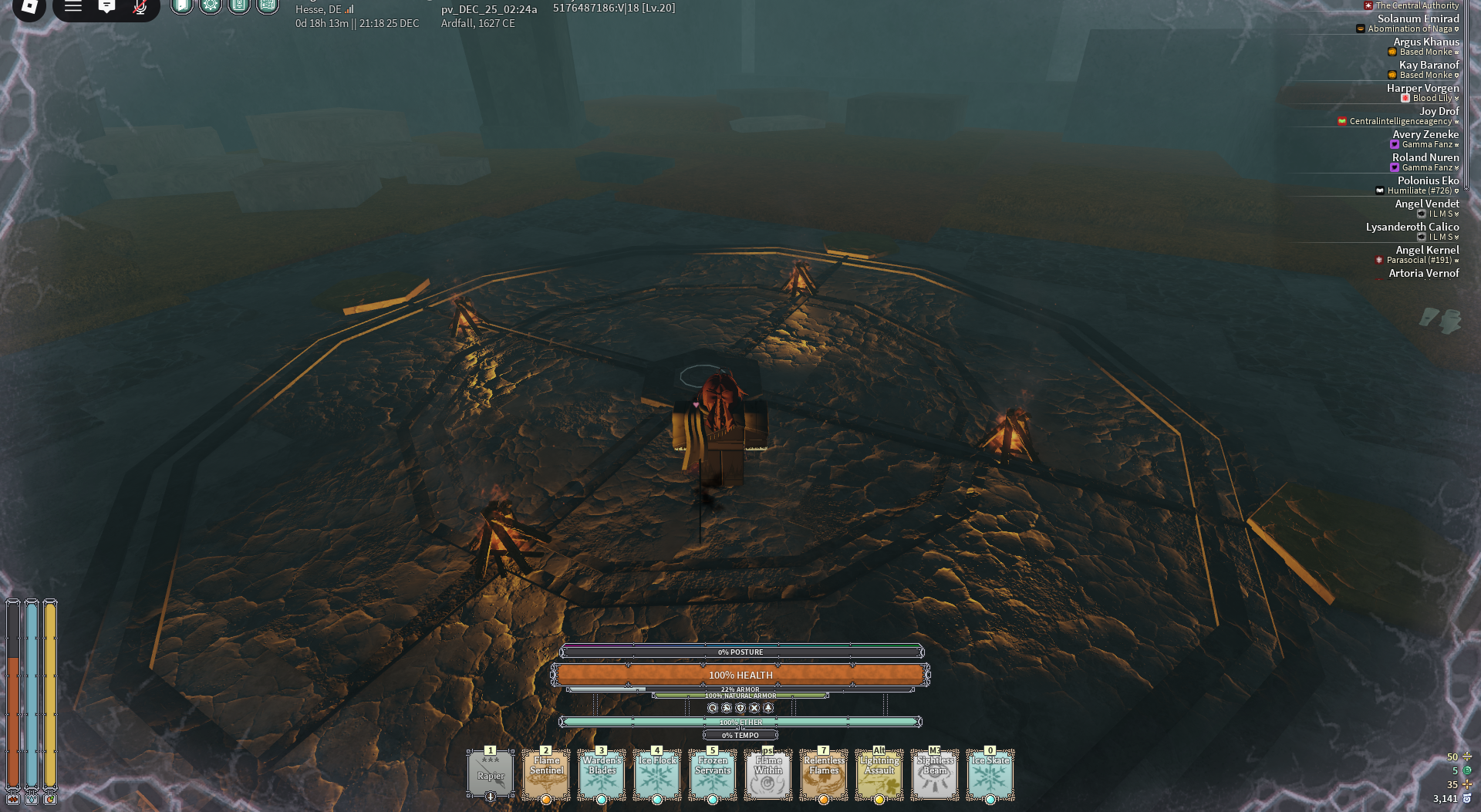This screenshot has width=1481, height=812.
Task: Use the Warden's Blades mantra
Action: coord(602,774)
